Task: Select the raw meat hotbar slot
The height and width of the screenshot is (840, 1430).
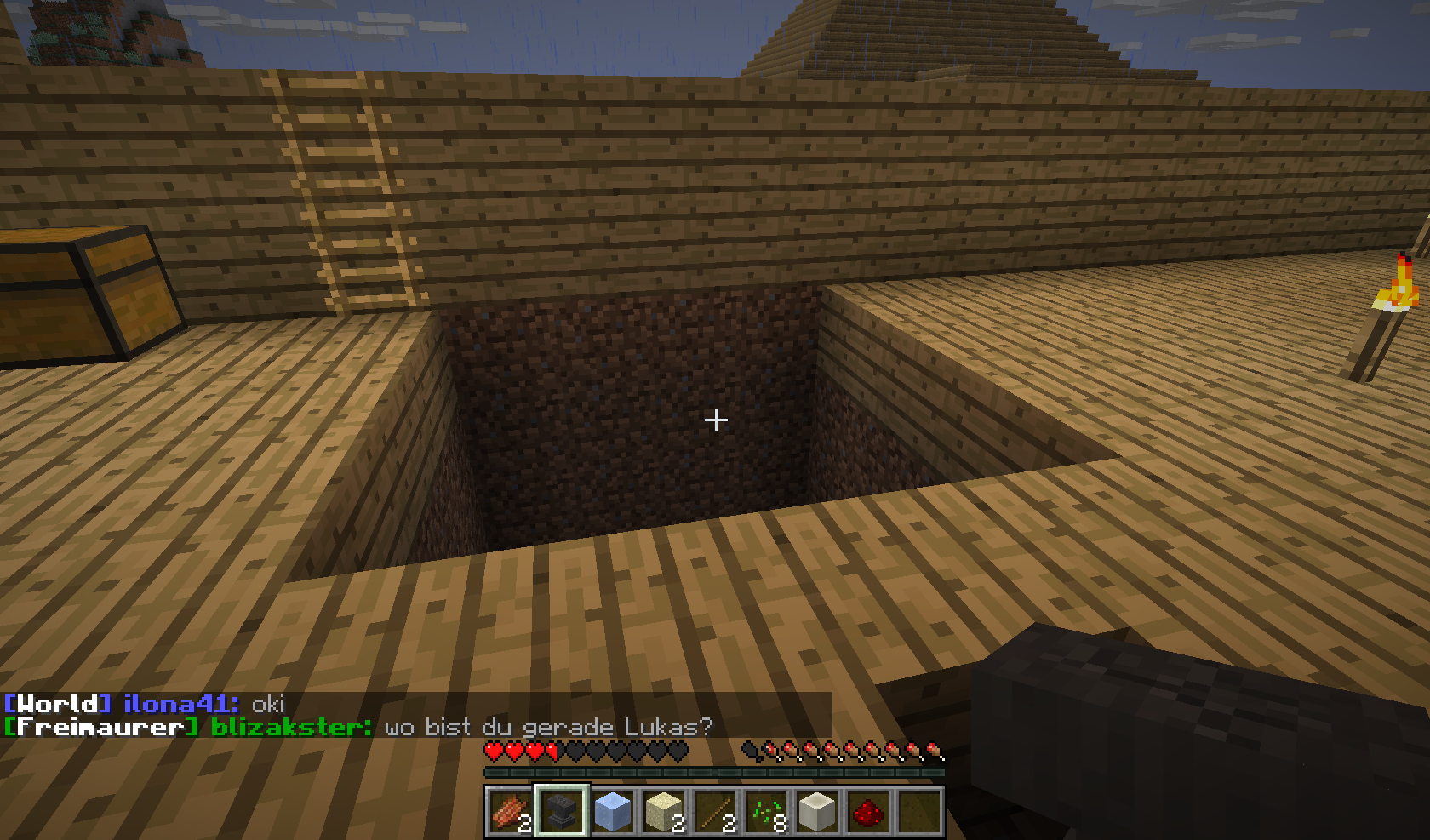Action: (510, 811)
